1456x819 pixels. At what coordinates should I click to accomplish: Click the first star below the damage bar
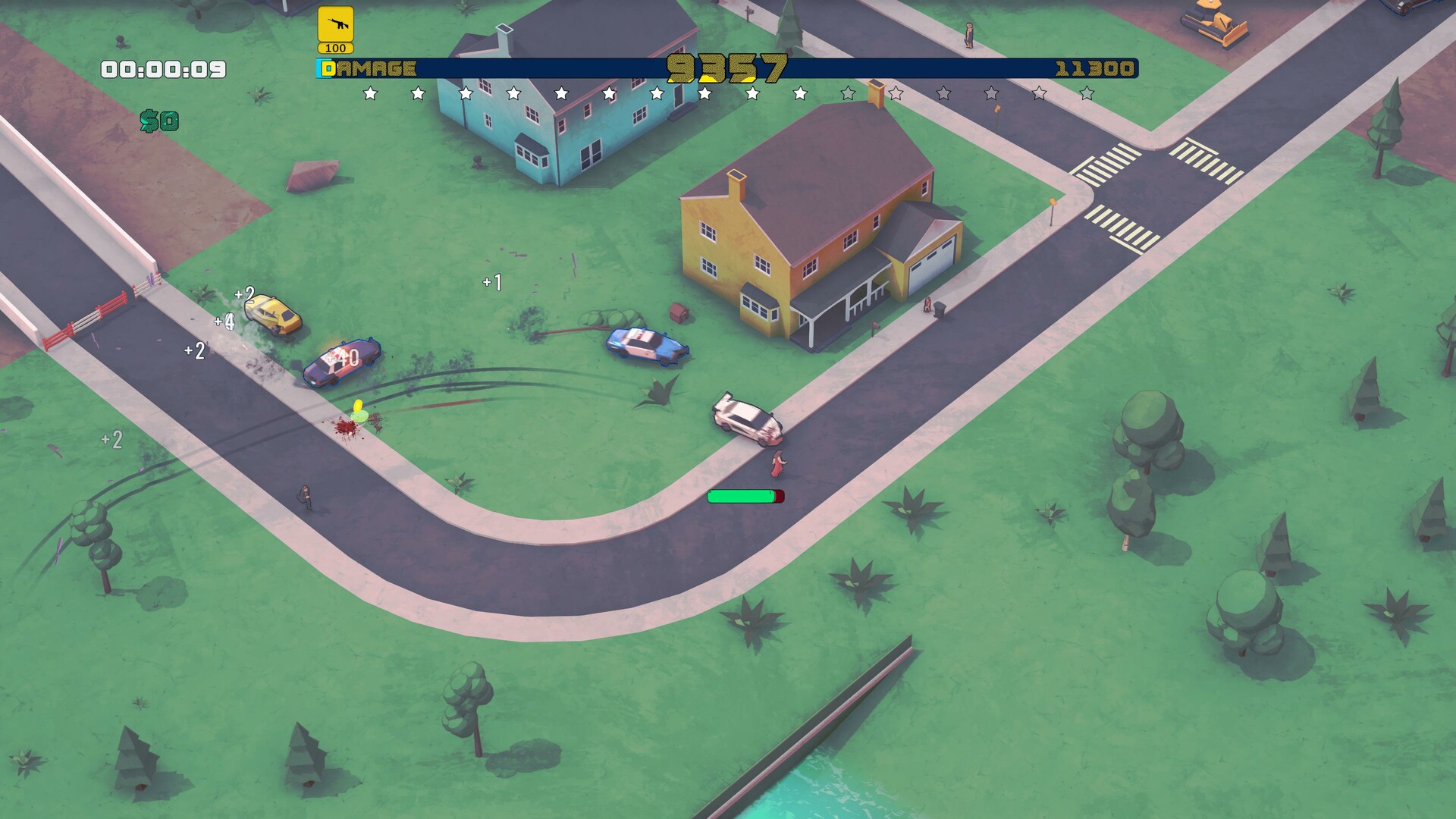click(369, 96)
